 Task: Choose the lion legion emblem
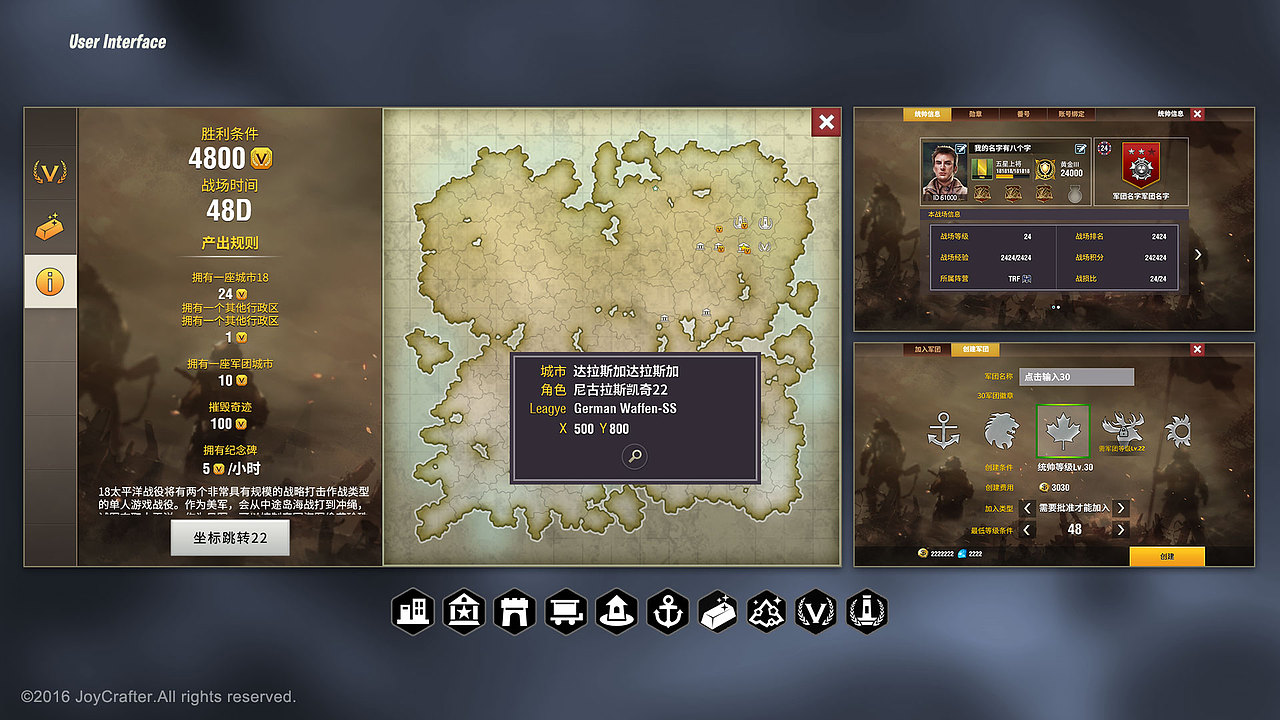(1002, 430)
